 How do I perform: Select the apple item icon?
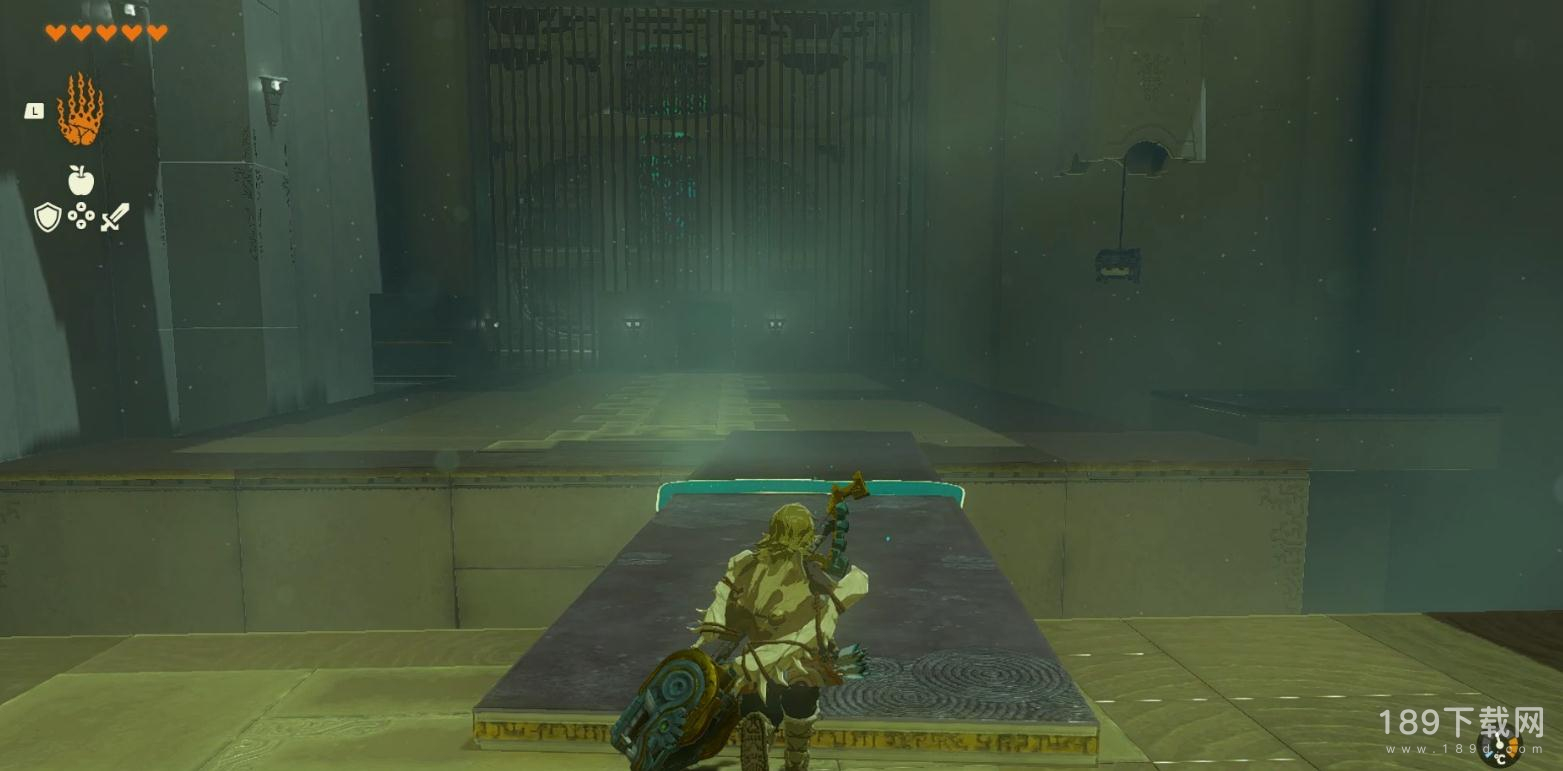(x=81, y=181)
